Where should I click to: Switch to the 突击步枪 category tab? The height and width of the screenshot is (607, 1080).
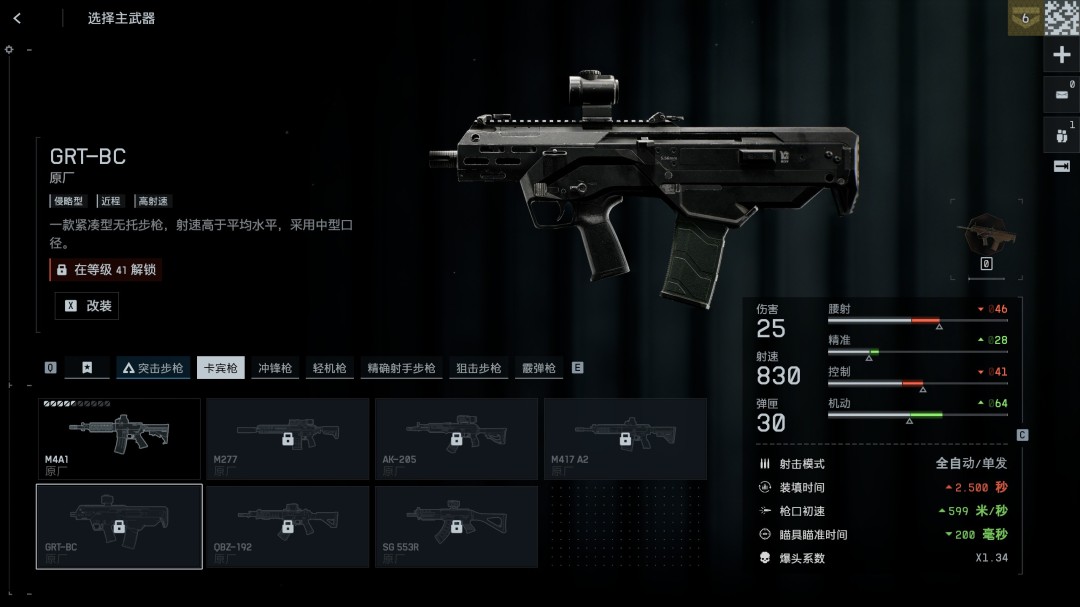[x=153, y=368]
